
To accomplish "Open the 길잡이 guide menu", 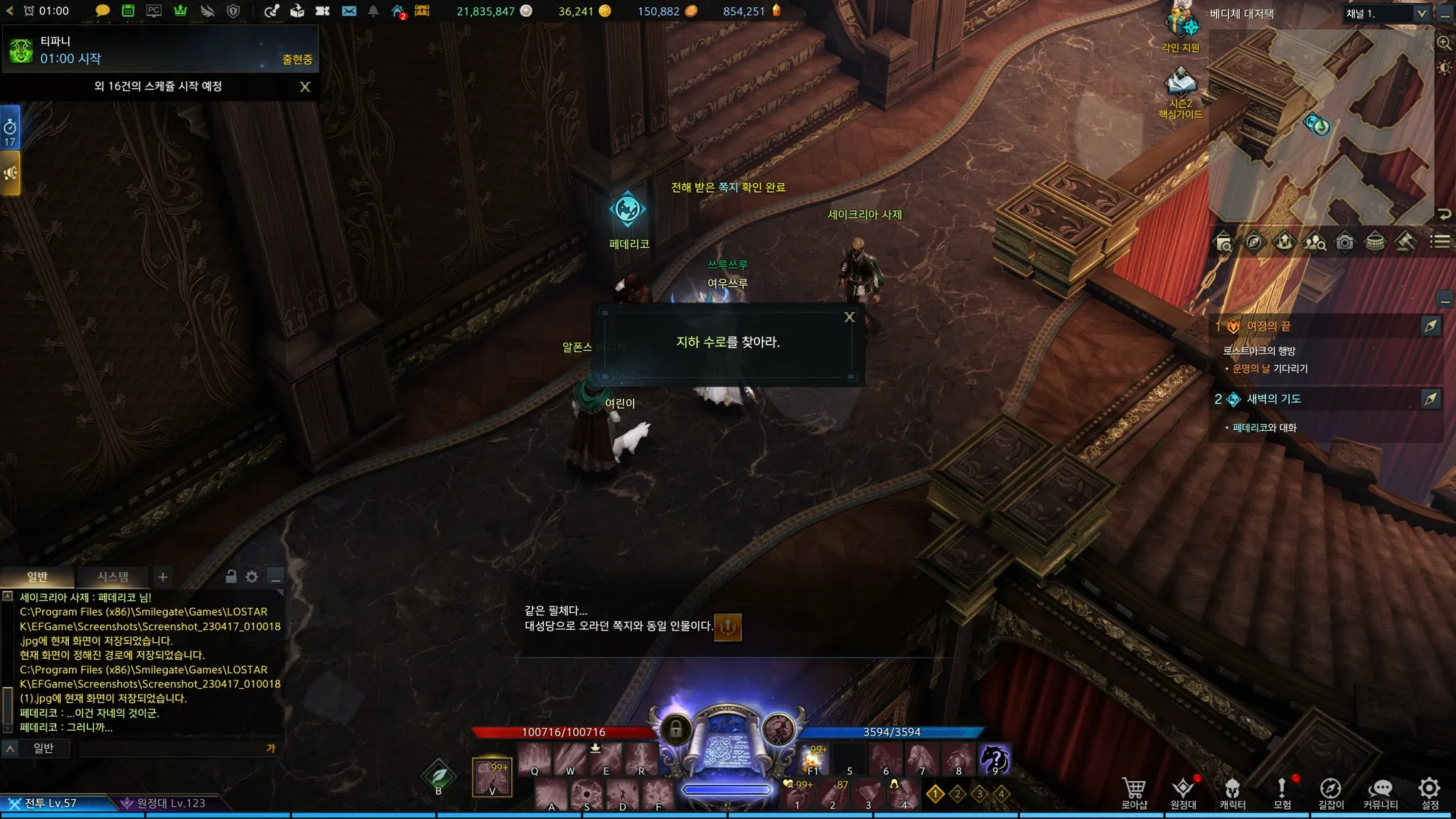I will pos(1331,793).
